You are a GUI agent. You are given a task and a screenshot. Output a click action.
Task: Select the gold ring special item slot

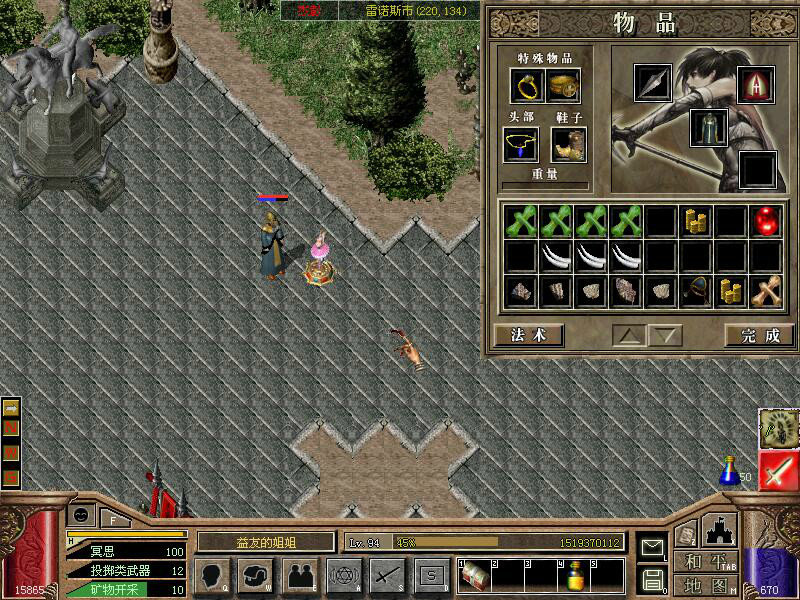(527, 87)
